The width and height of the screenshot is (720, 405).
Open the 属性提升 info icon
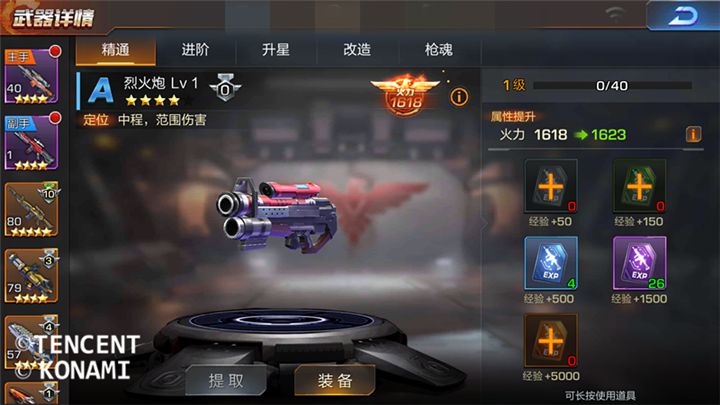point(693,134)
